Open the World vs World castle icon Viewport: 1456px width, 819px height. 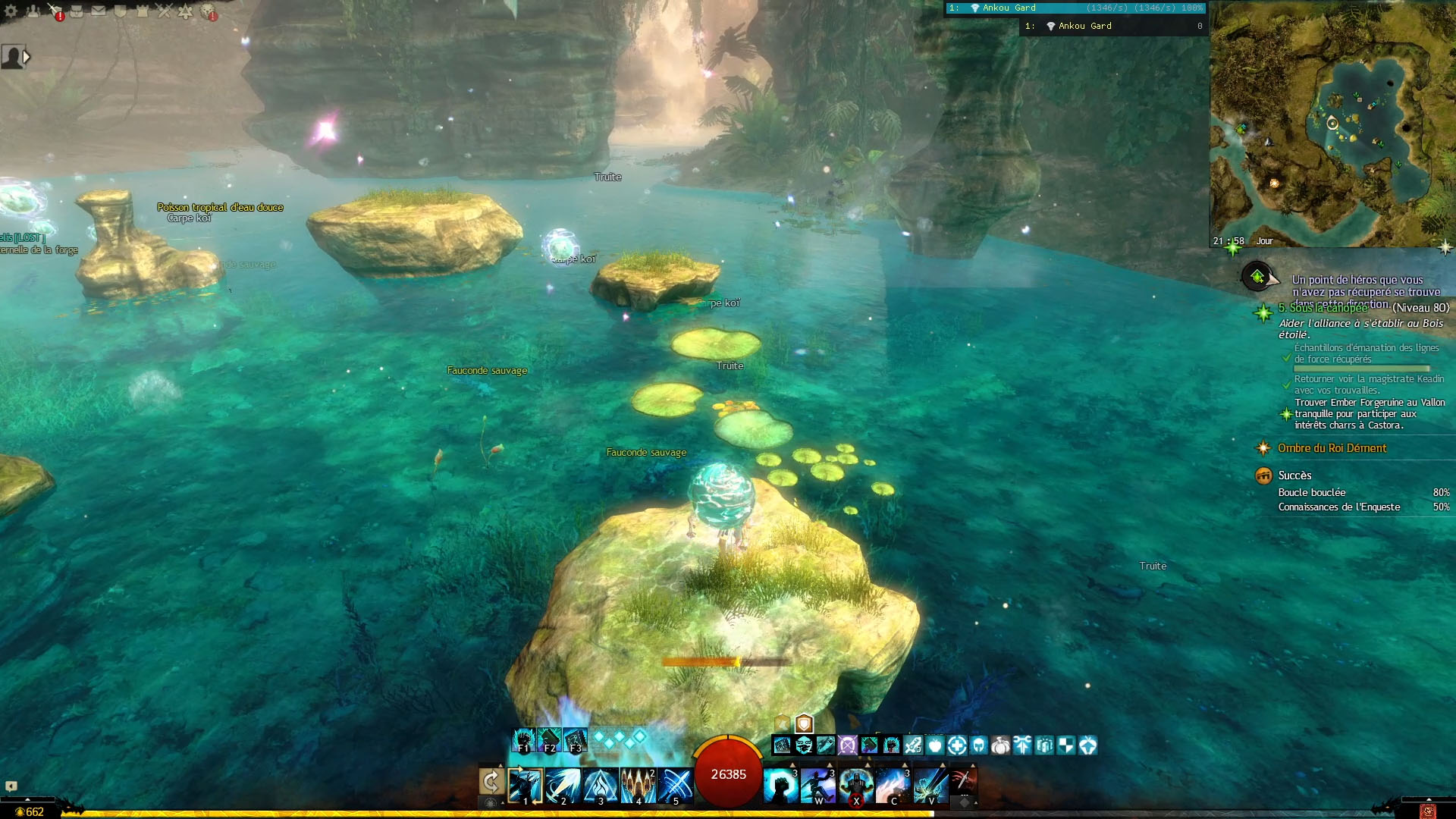pyautogui.click(x=142, y=11)
